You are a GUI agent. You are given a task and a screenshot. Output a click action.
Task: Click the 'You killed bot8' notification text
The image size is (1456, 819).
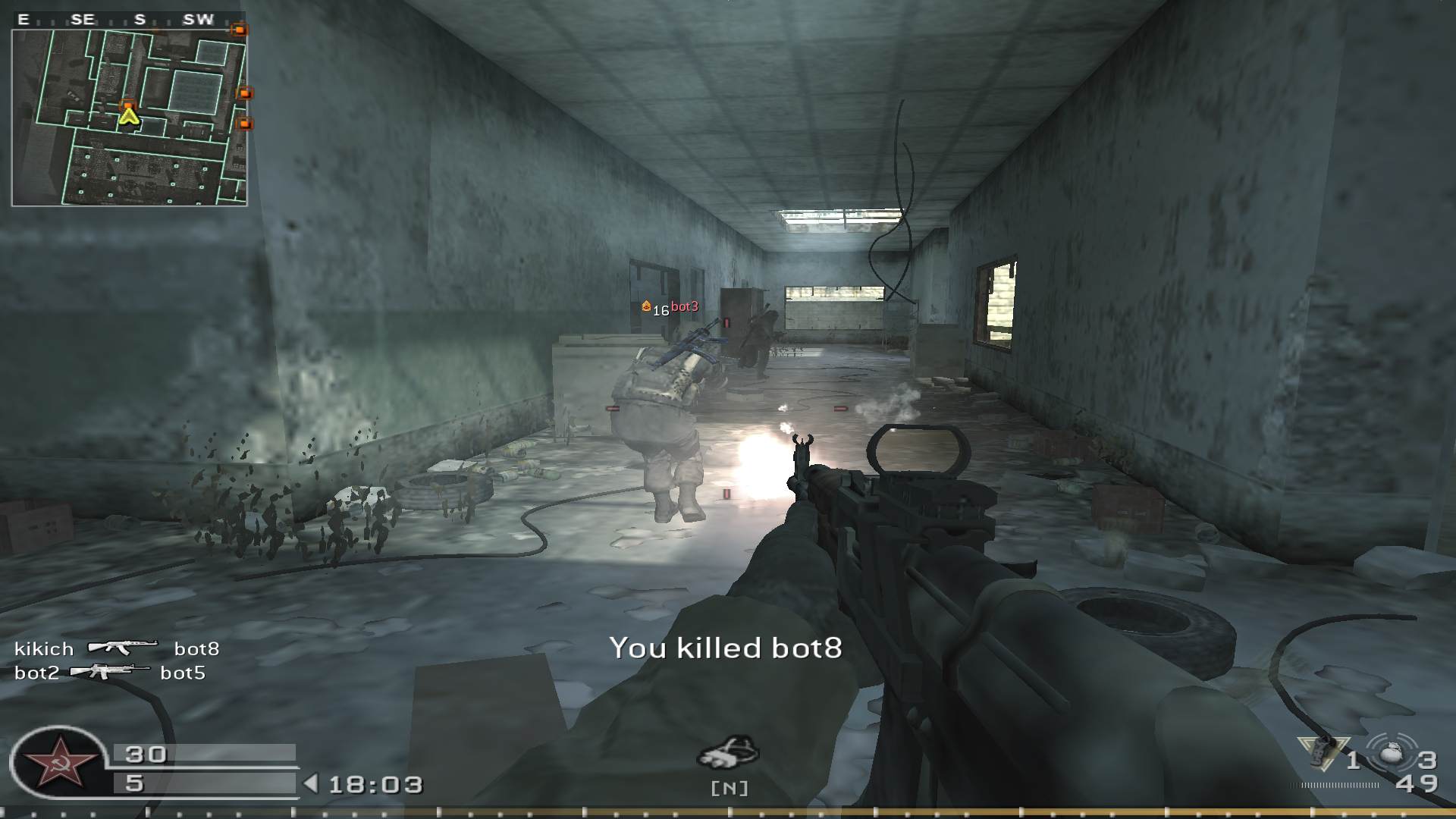tap(726, 648)
